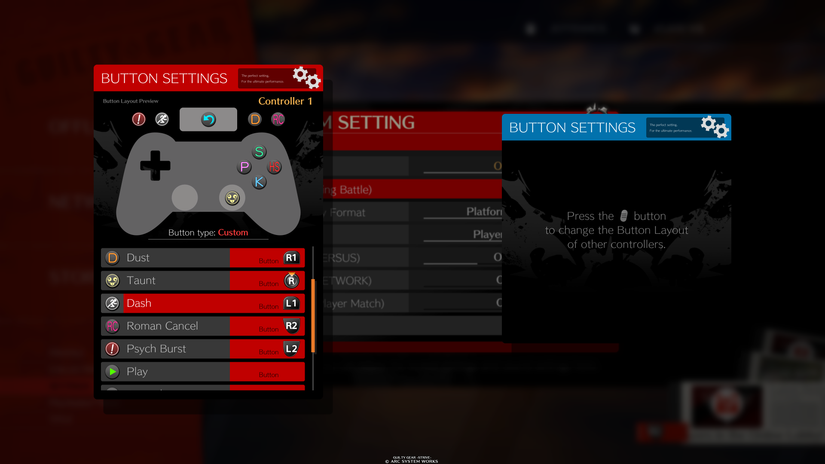Select the Dust button mapping row
This screenshot has height=464, width=825.
[x=202, y=258]
